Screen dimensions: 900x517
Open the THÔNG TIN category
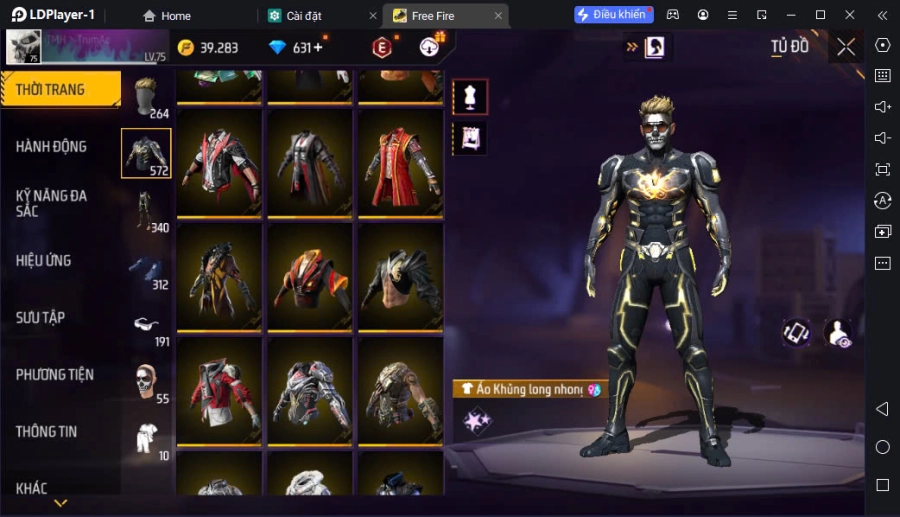47,432
